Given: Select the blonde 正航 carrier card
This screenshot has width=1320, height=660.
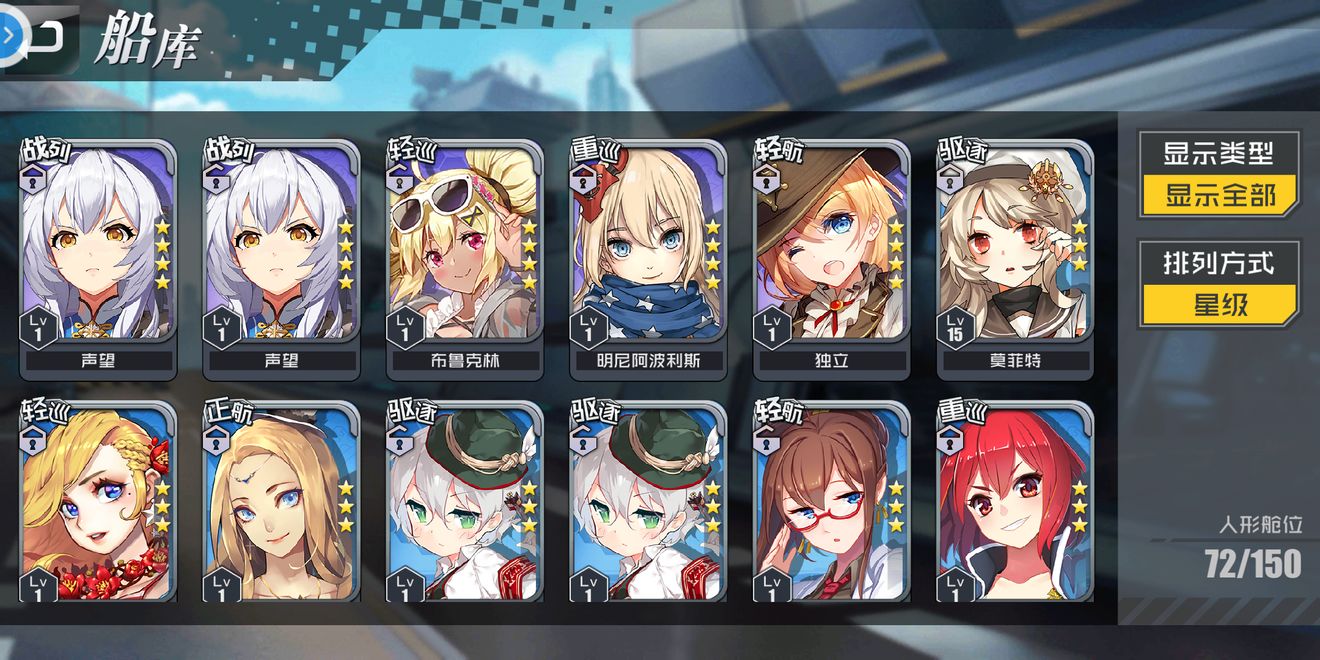Looking at the screenshot, I should (x=281, y=500).
